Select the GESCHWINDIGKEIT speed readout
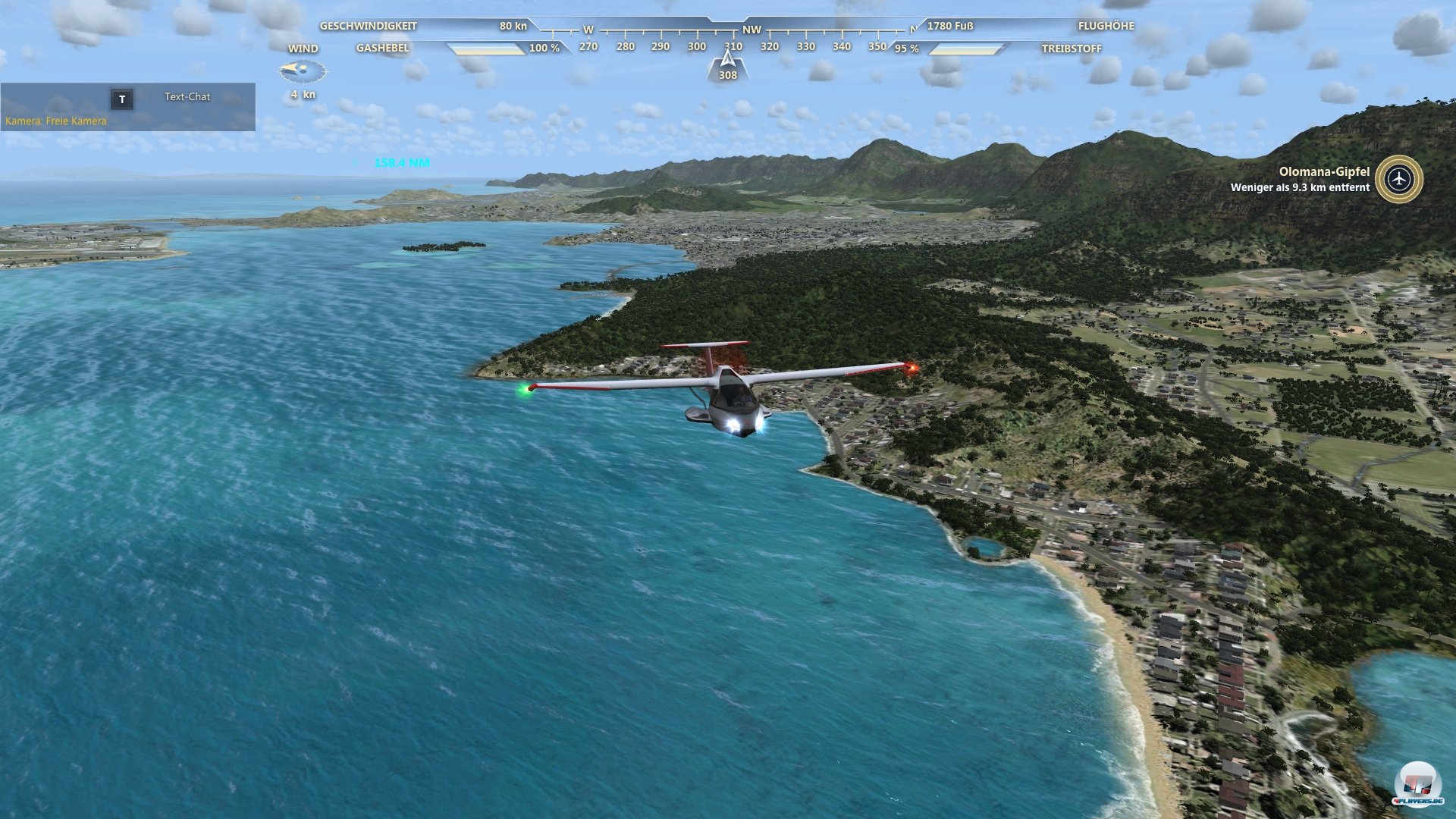 pos(369,25)
